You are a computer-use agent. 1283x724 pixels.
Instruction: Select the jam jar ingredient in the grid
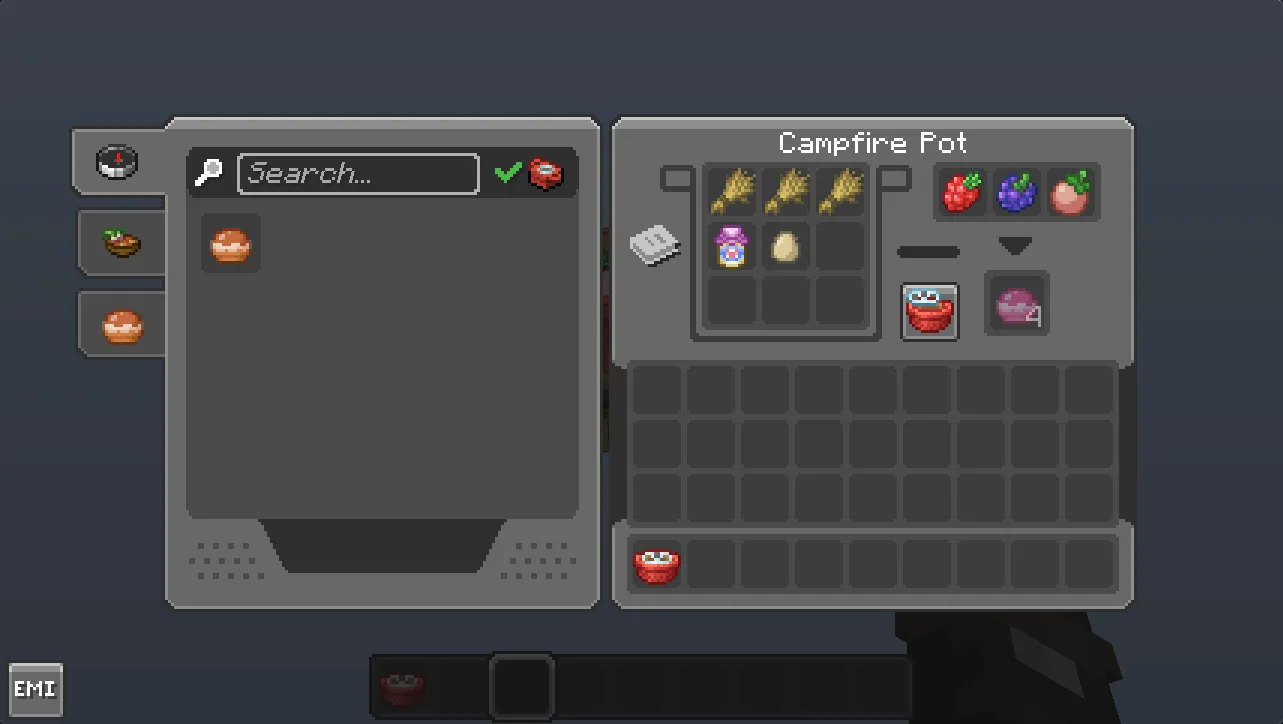(731, 246)
